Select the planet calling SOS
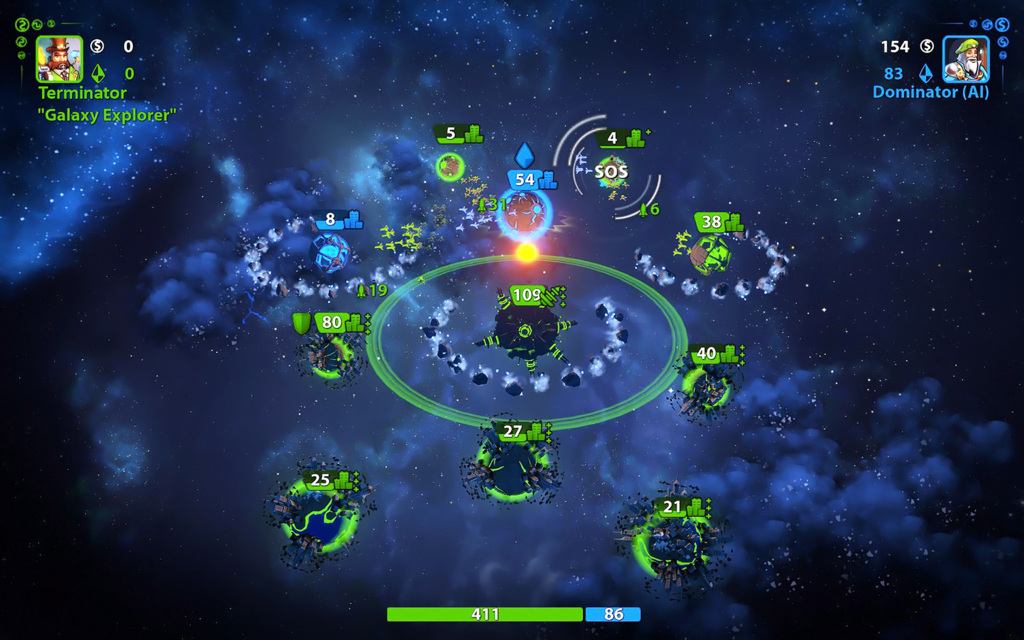 pos(612,173)
